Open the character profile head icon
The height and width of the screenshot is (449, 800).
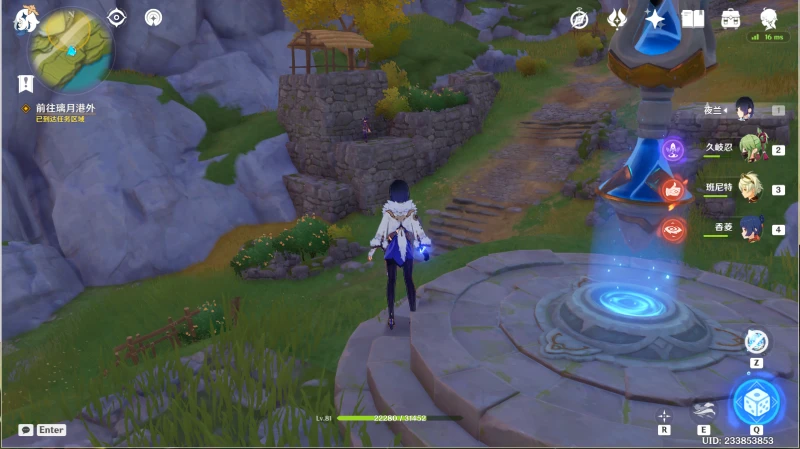(x=769, y=18)
